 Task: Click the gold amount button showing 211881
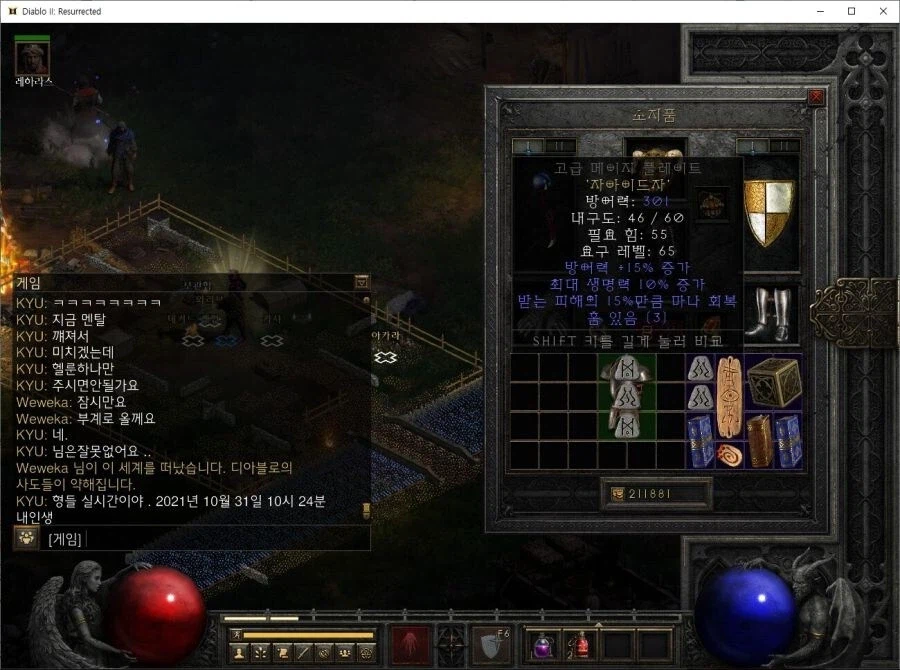pyautogui.click(x=656, y=493)
